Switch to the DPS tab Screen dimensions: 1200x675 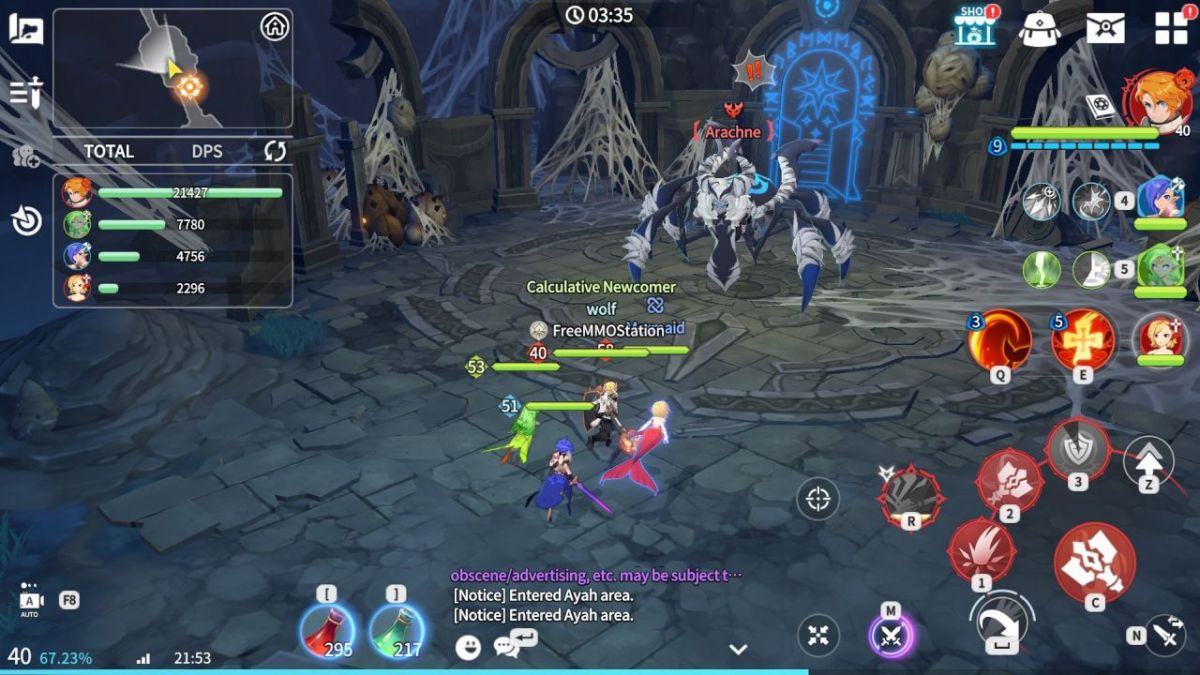[x=206, y=151]
